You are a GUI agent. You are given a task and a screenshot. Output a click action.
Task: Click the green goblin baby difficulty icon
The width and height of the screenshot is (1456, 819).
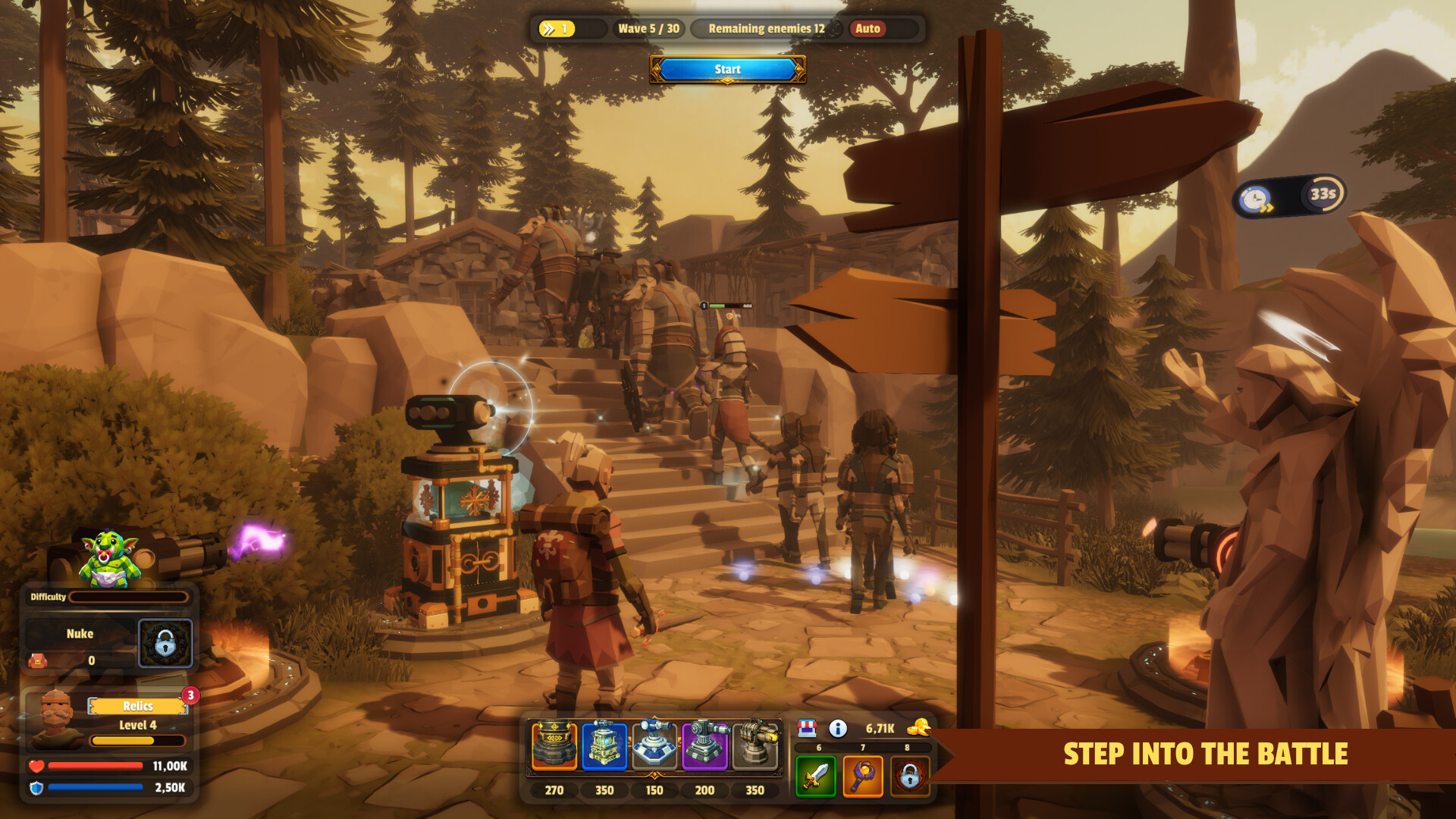109,559
